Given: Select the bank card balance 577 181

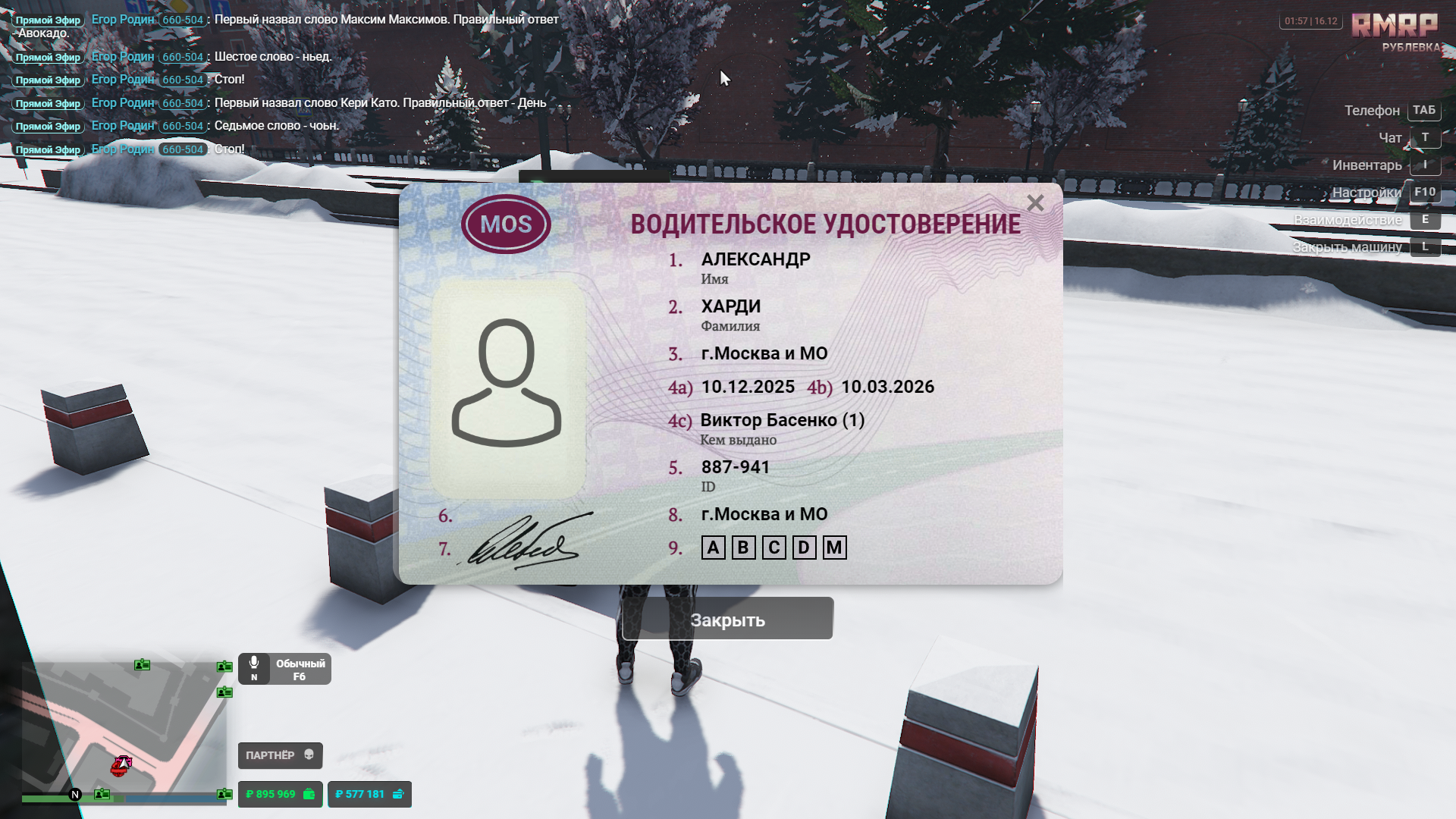Looking at the screenshot, I should (369, 794).
